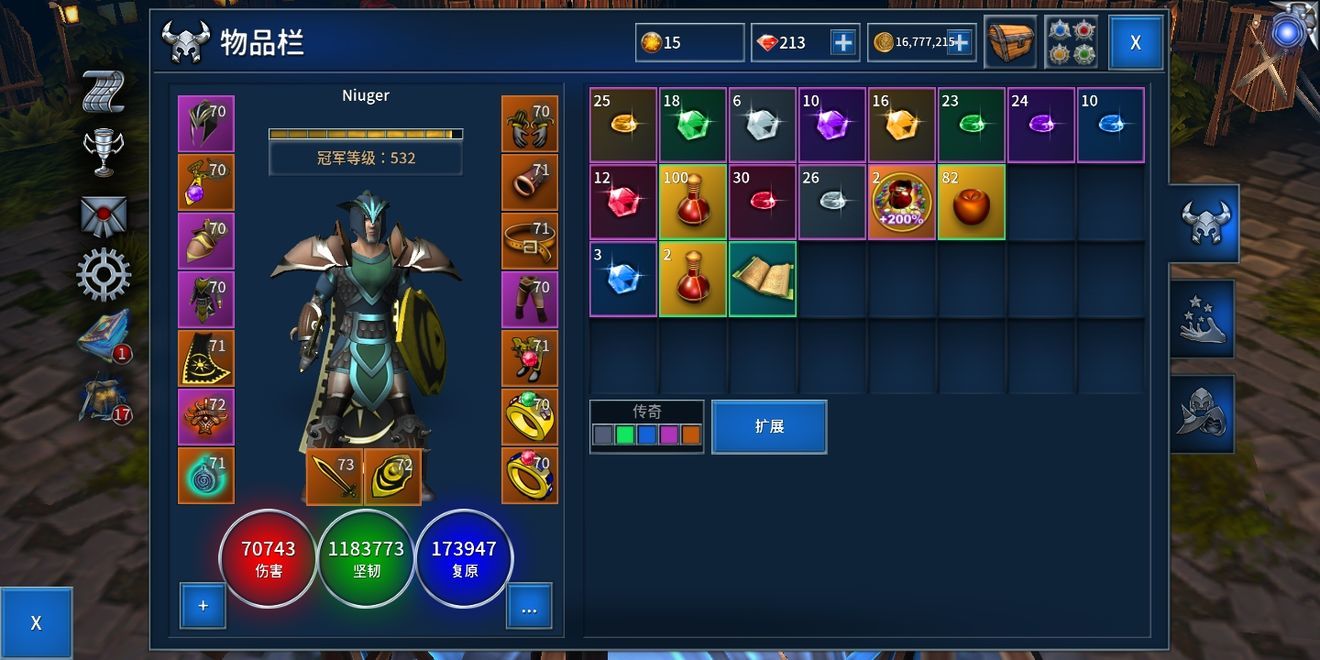Open the mail envelope icon
The height and width of the screenshot is (660, 1320).
[x=103, y=214]
